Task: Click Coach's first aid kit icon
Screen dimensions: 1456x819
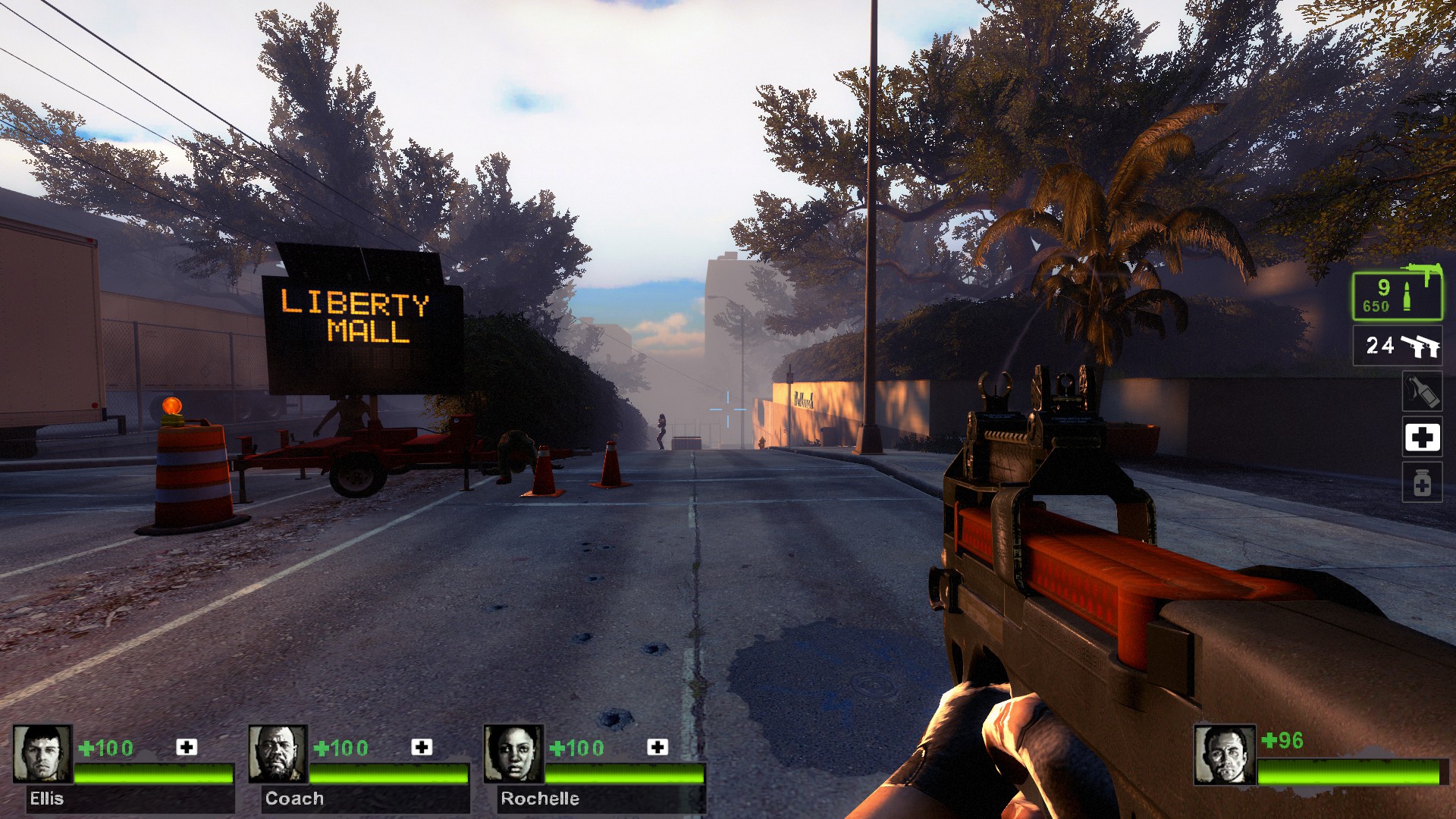Action: (422, 747)
